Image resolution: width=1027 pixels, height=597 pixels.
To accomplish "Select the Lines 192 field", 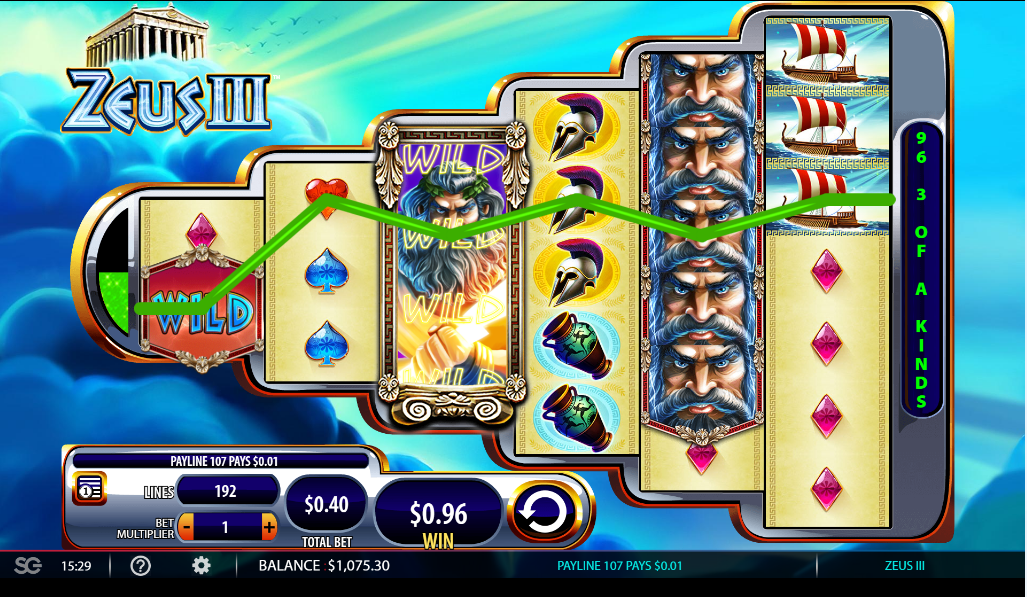I will coord(228,491).
